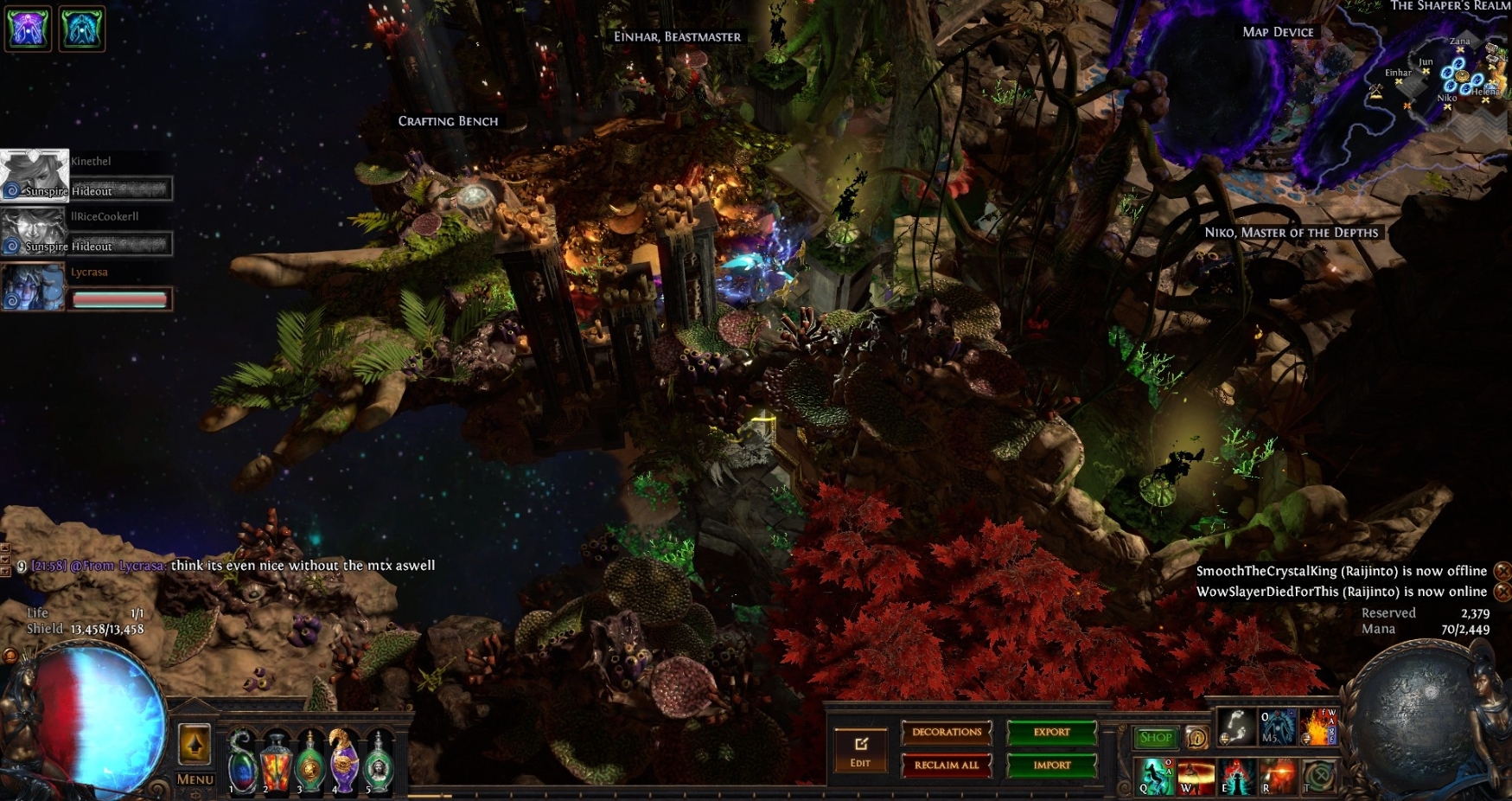The image size is (1512, 801).
Task: Dismiss the WowSlayerDiedForThis online notification
Action: click(x=1502, y=592)
